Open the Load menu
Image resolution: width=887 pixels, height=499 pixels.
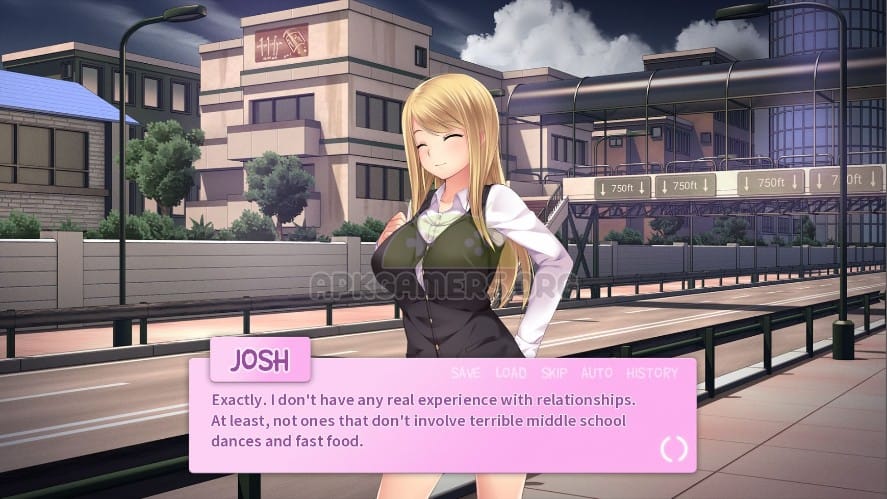[510, 373]
